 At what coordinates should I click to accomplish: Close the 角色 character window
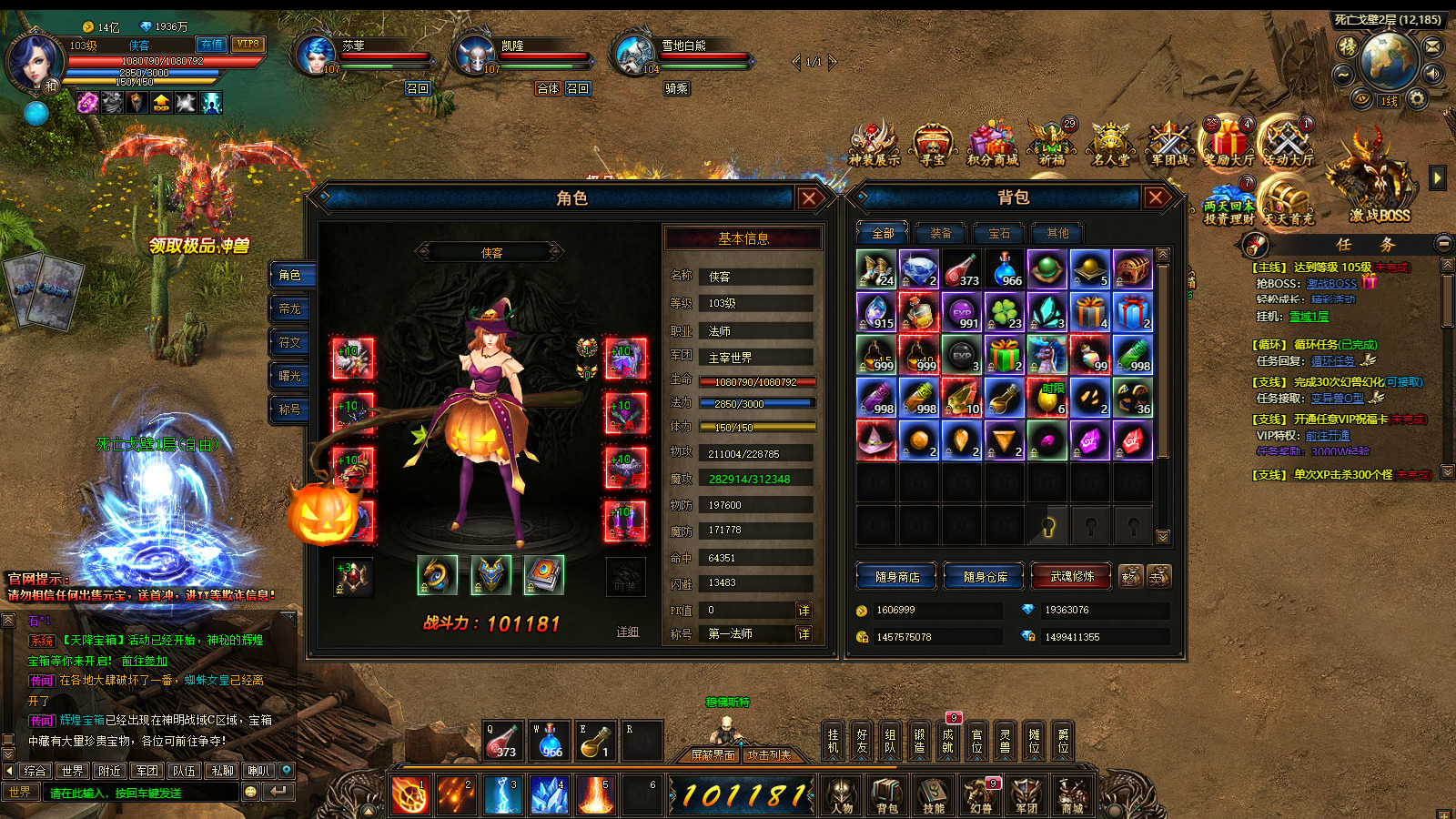tap(809, 197)
